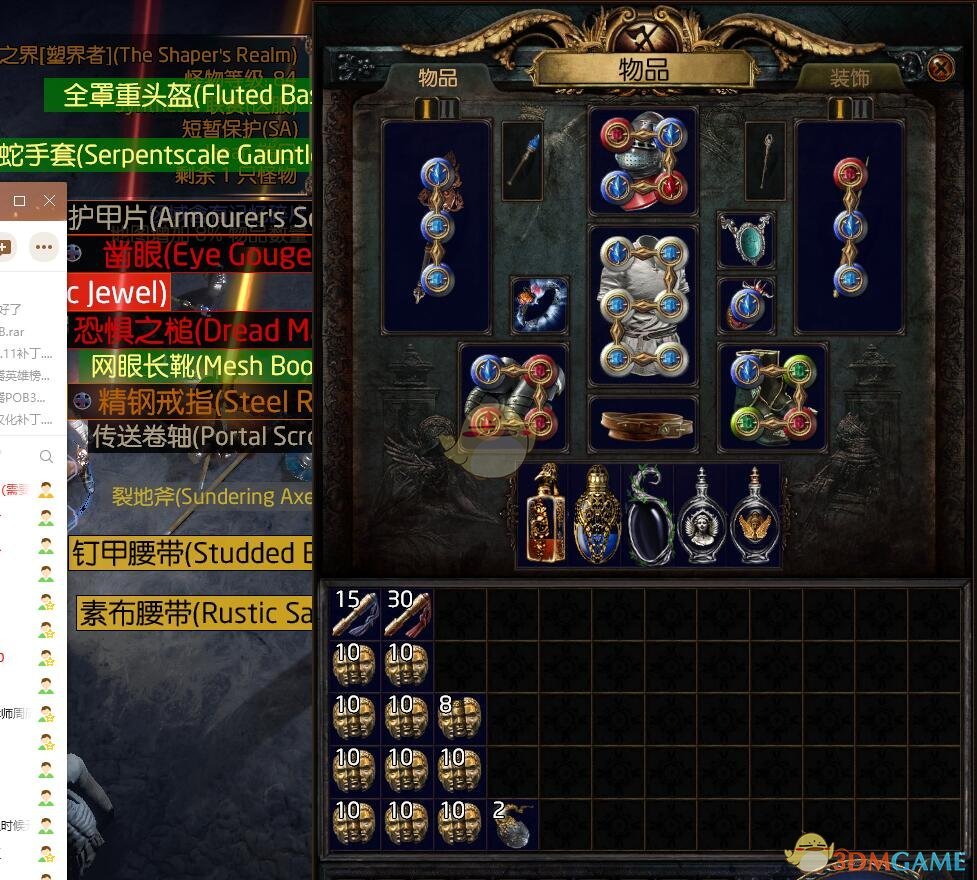This screenshot has width=977, height=880.
Task: Select the leather belt slot
Action: point(643,423)
